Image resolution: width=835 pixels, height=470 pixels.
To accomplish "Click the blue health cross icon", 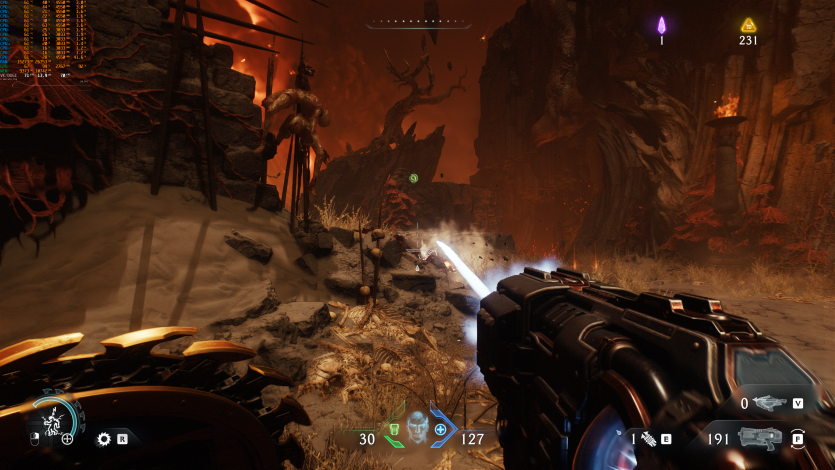I will 441,430.
